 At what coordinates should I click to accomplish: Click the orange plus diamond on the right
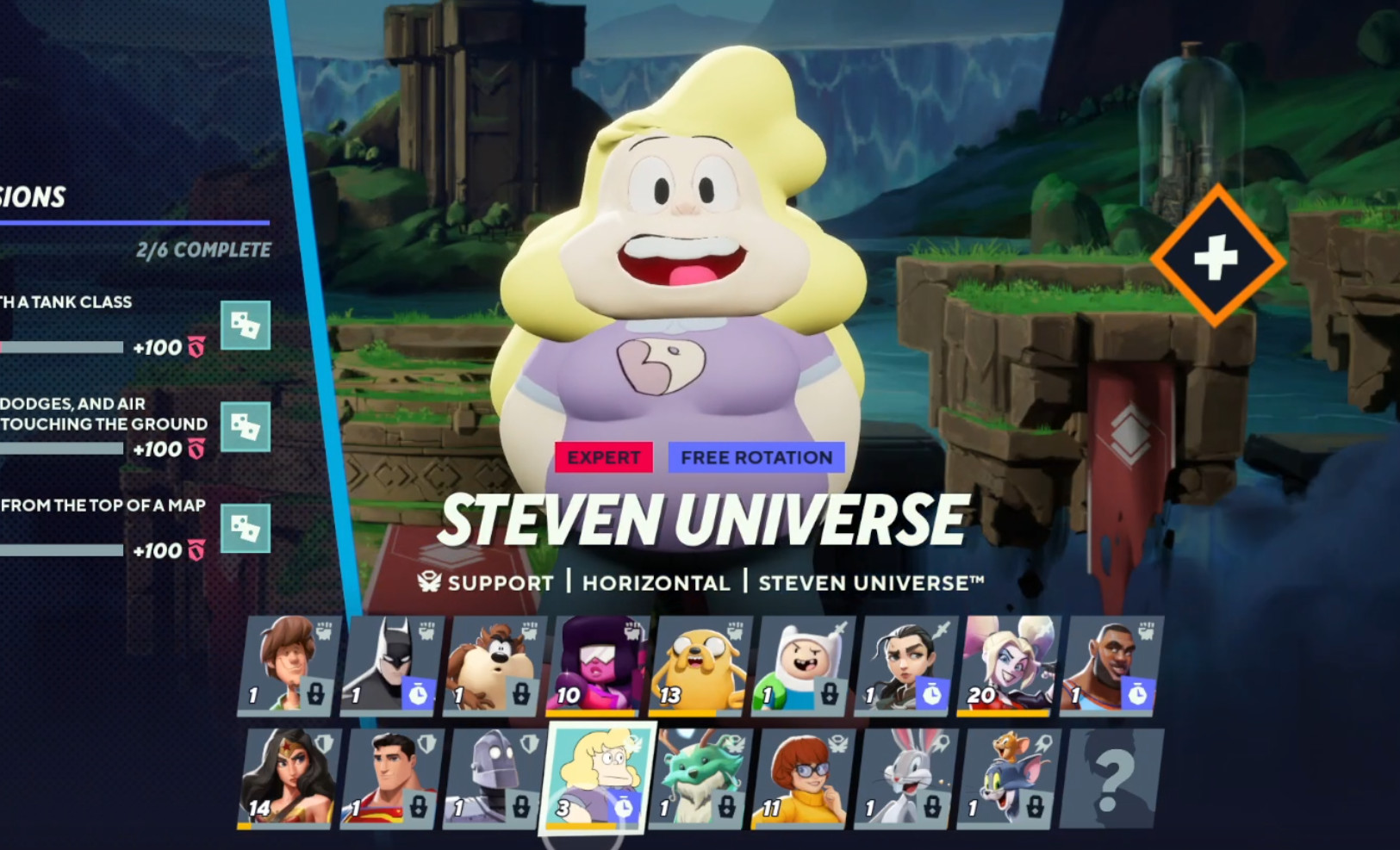(x=1215, y=255)
